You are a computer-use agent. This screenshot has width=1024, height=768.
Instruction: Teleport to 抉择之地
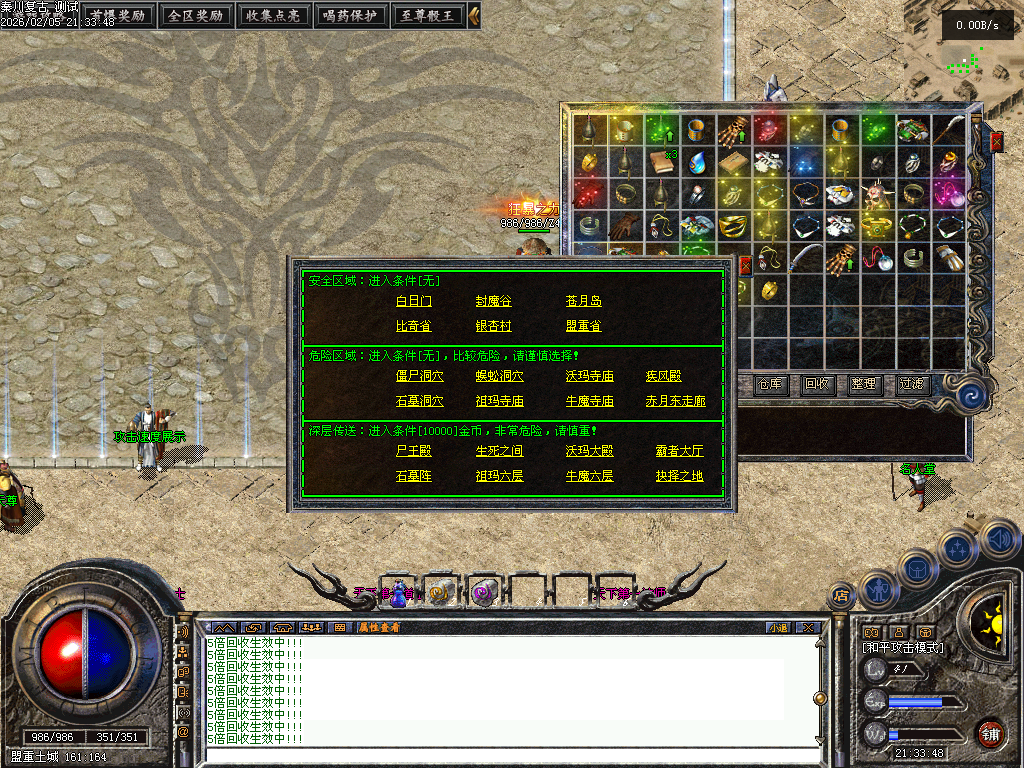[x=680, y=476]
